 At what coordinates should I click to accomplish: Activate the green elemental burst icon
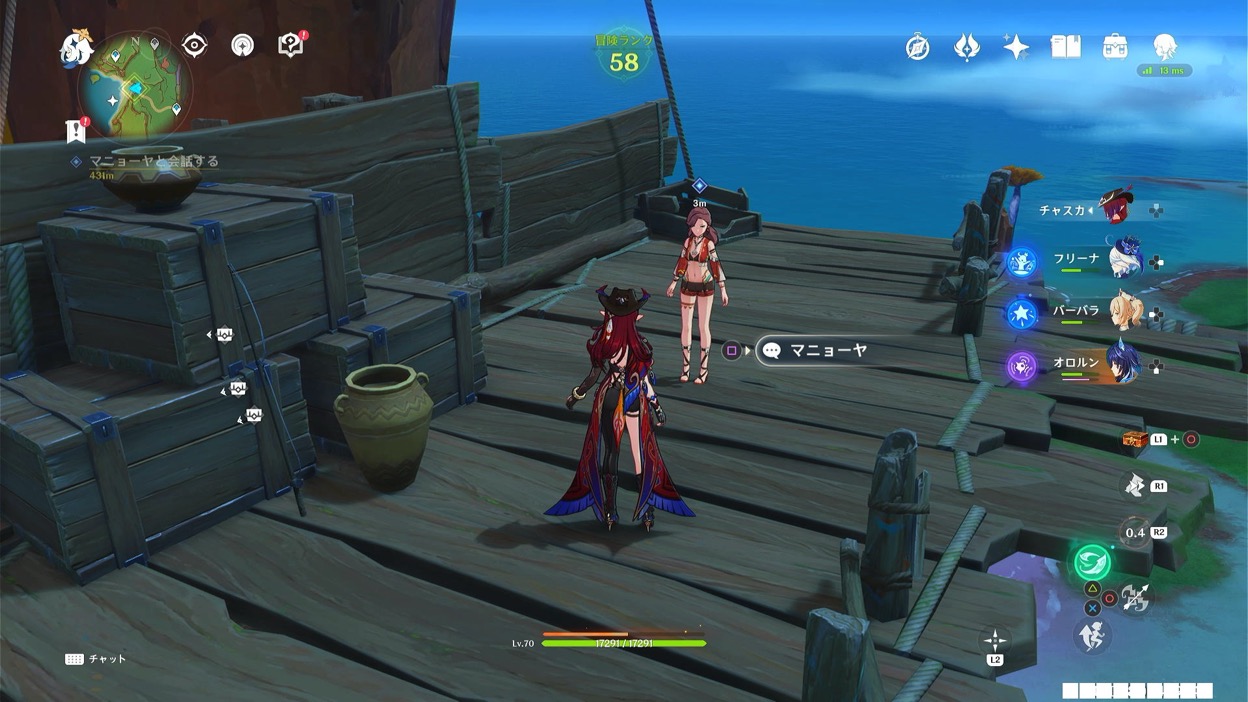(x=1092, y=562)
